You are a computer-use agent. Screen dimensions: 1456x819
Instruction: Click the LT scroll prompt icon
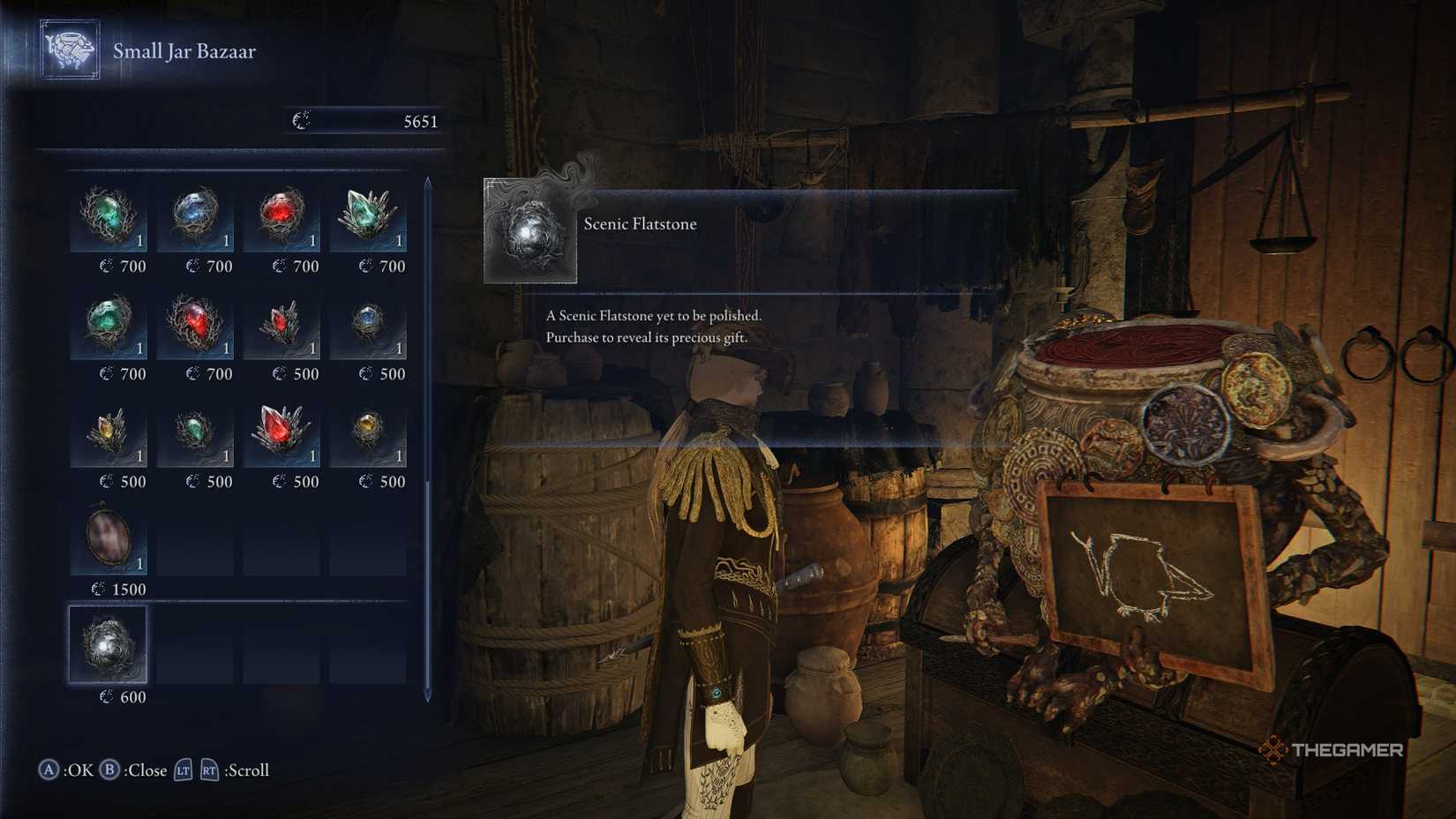coord(185,770)
